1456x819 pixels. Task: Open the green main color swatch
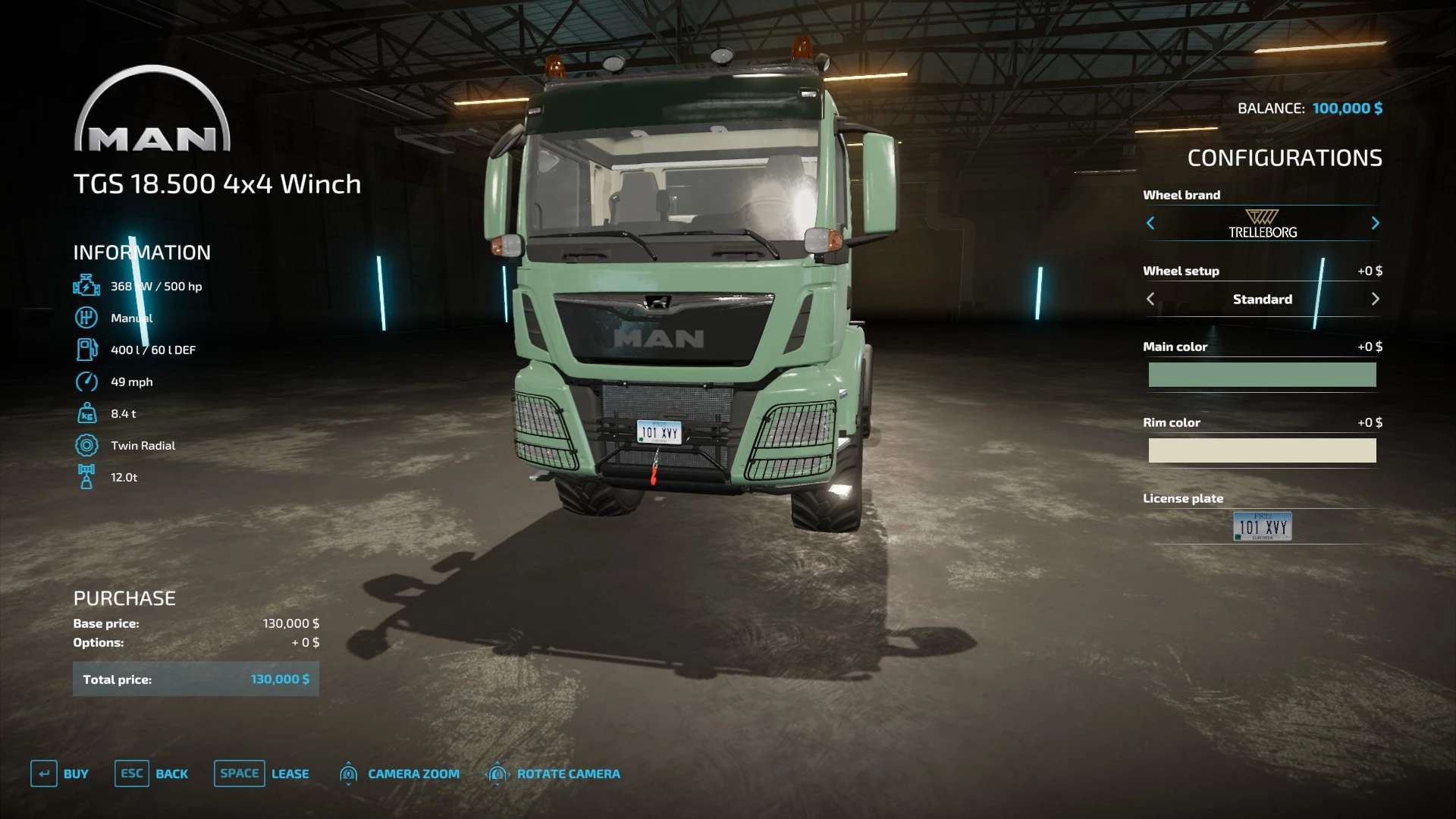(1262, 375)
